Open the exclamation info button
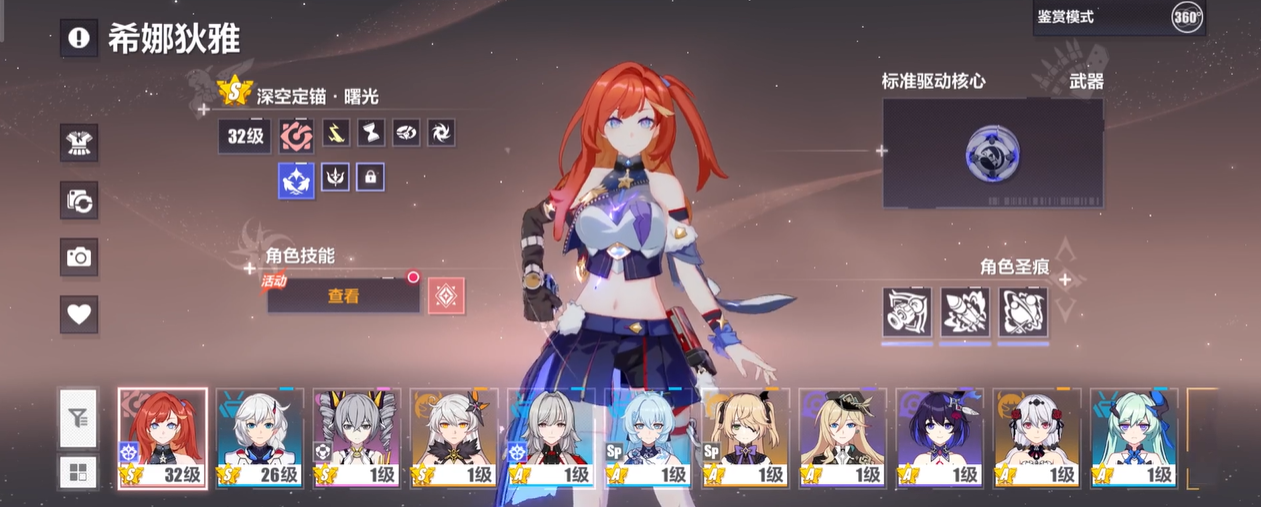The image size is (1261, 507). [78, 38]
